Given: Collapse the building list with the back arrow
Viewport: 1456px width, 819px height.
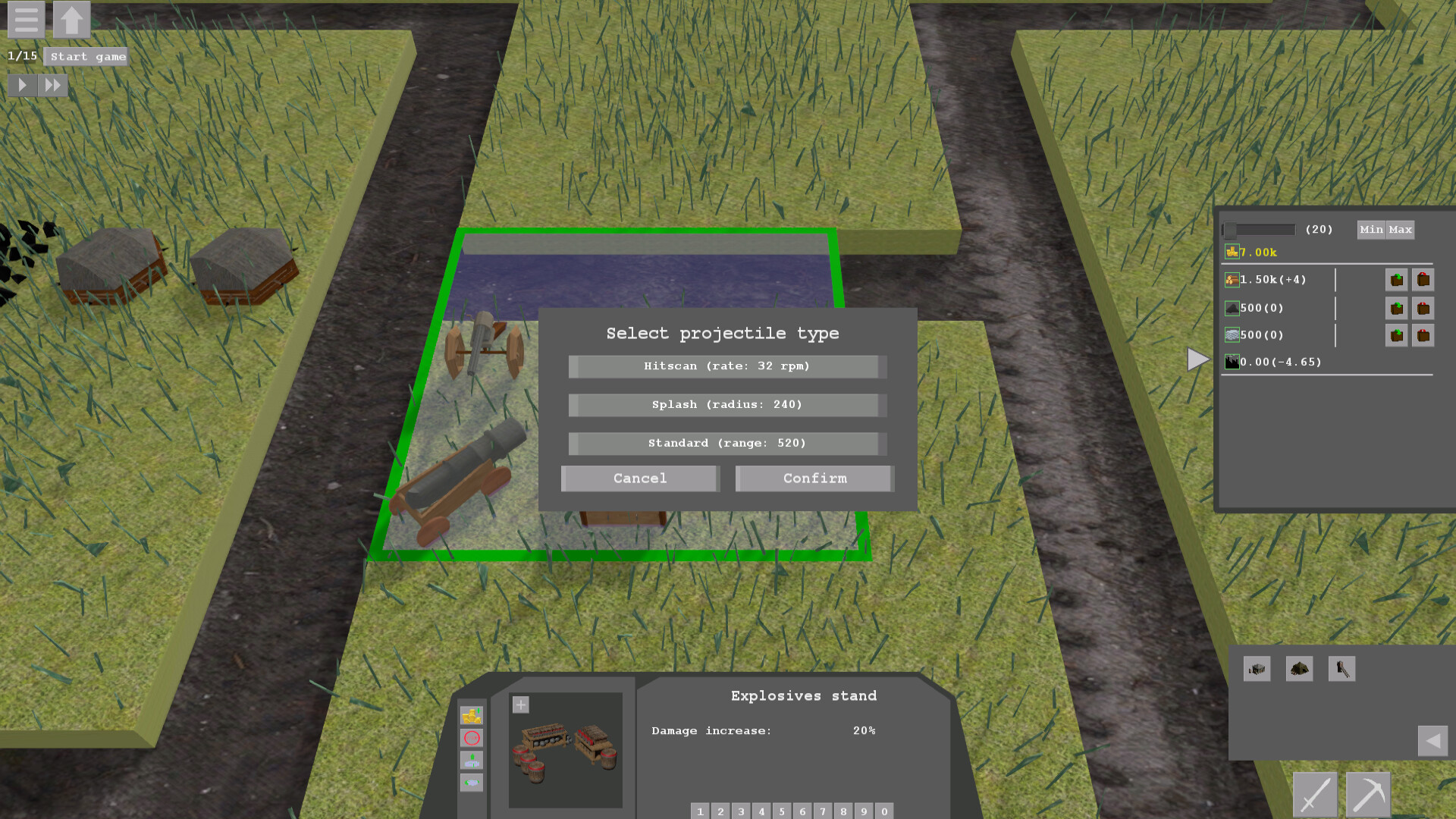Looking at the screenshot, I should tap(1432, 740).
